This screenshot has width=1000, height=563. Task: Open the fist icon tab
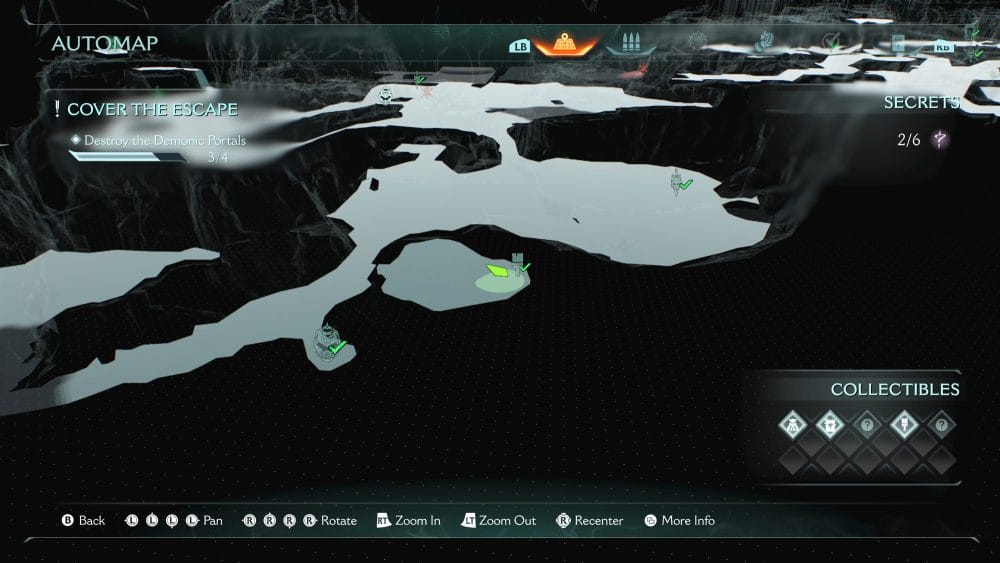[766, 41]
